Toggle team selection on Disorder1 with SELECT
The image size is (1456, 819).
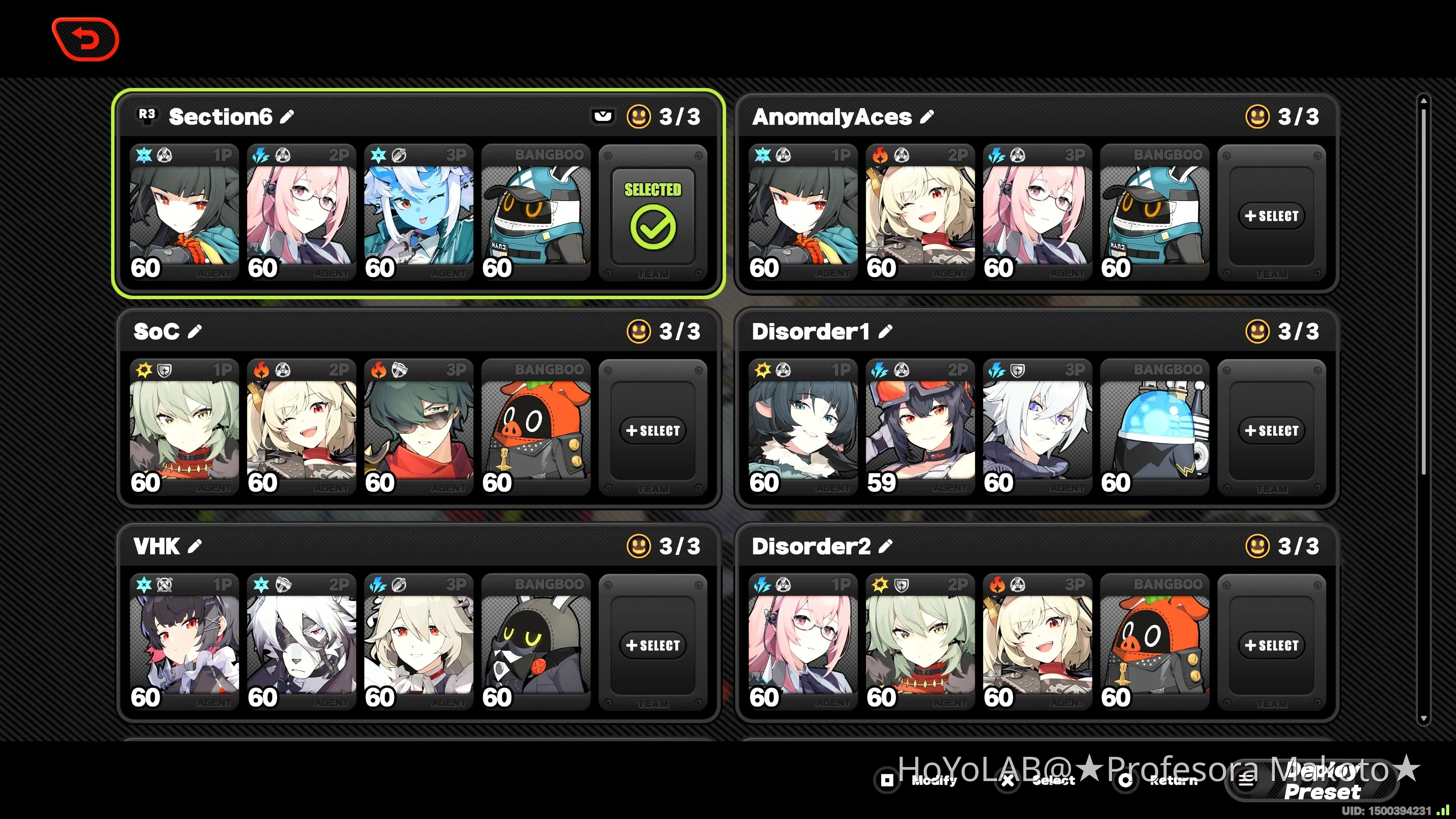coord(1272,430)
